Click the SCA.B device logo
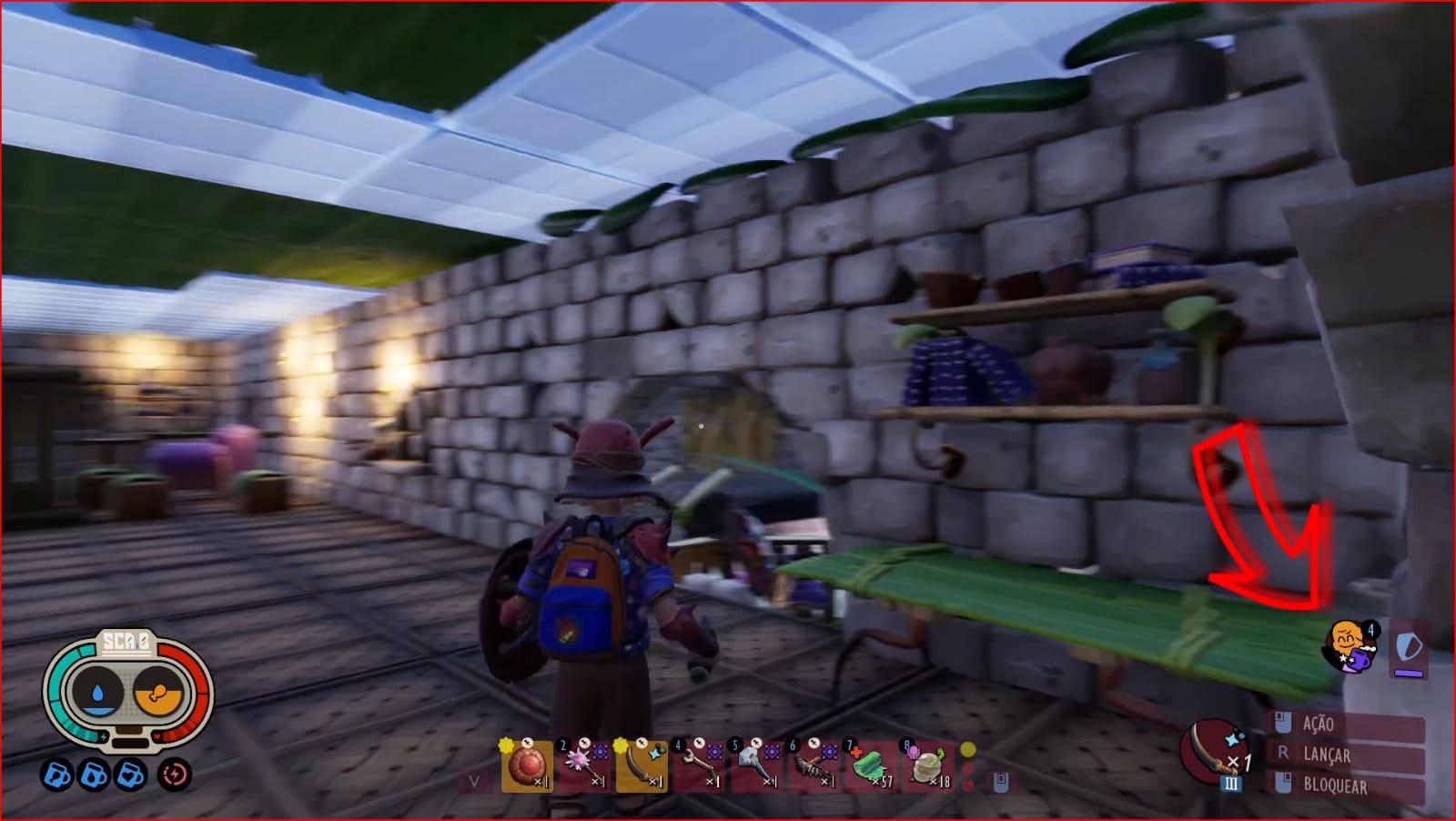 (x=126, y=643)
